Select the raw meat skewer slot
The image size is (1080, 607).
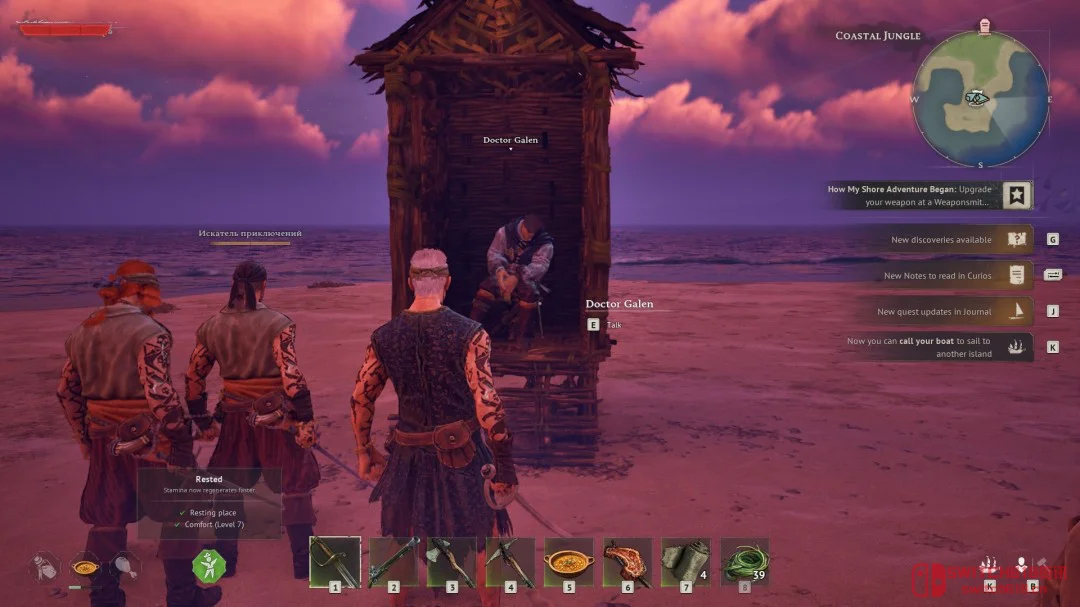point(627,562)
